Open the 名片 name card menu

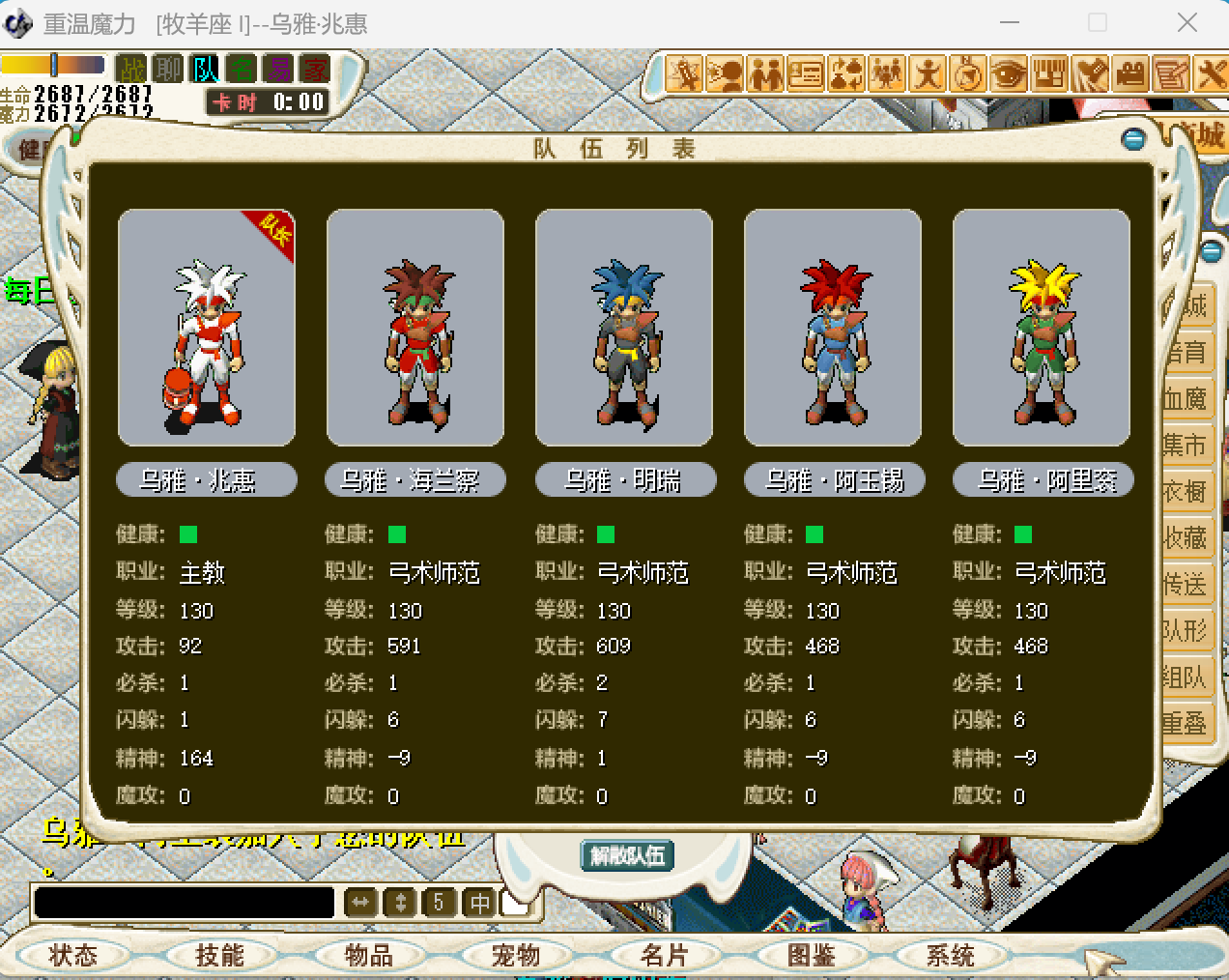coord(665,956)
